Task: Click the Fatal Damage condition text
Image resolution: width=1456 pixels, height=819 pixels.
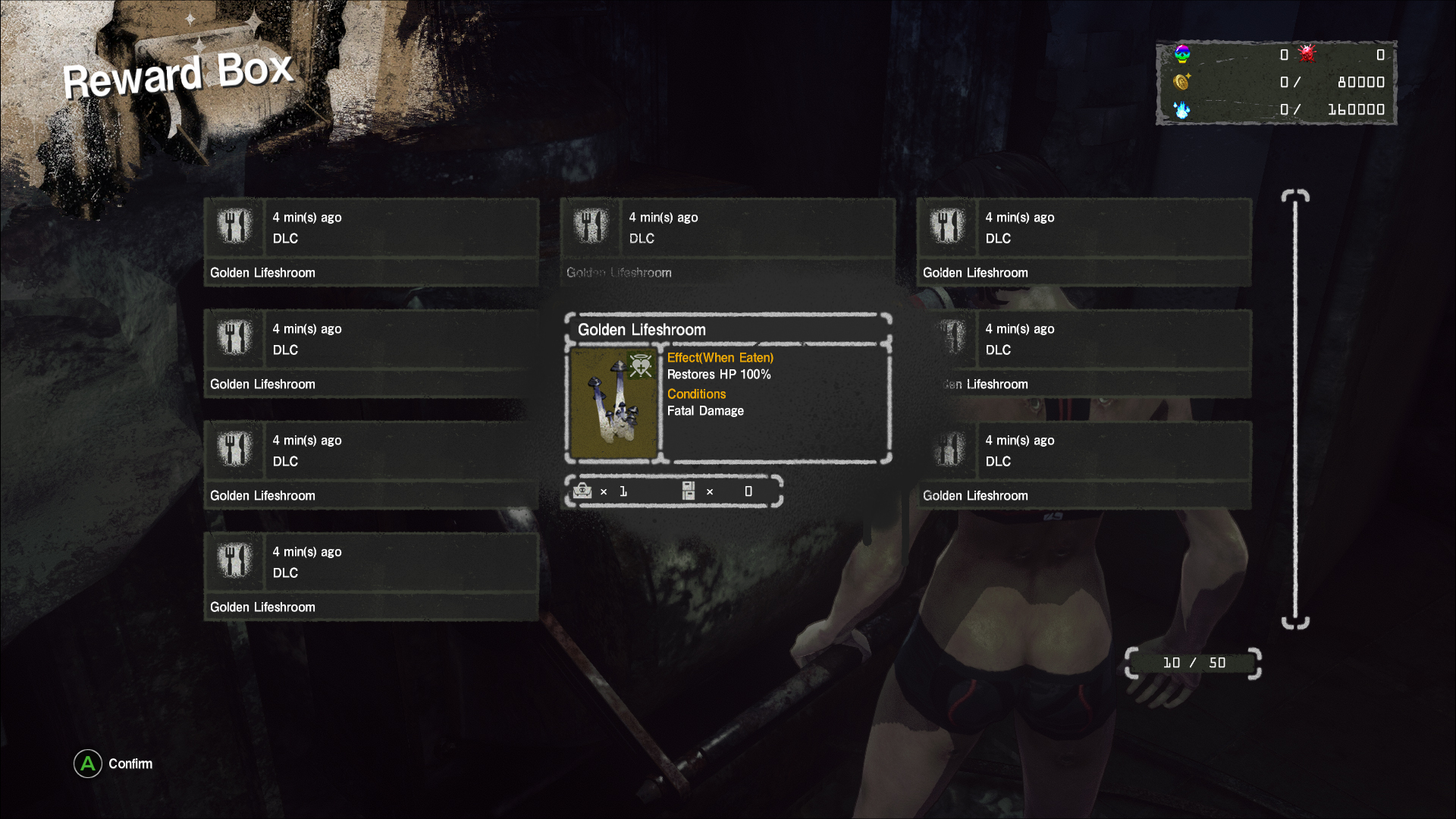Action: [705, 410]
